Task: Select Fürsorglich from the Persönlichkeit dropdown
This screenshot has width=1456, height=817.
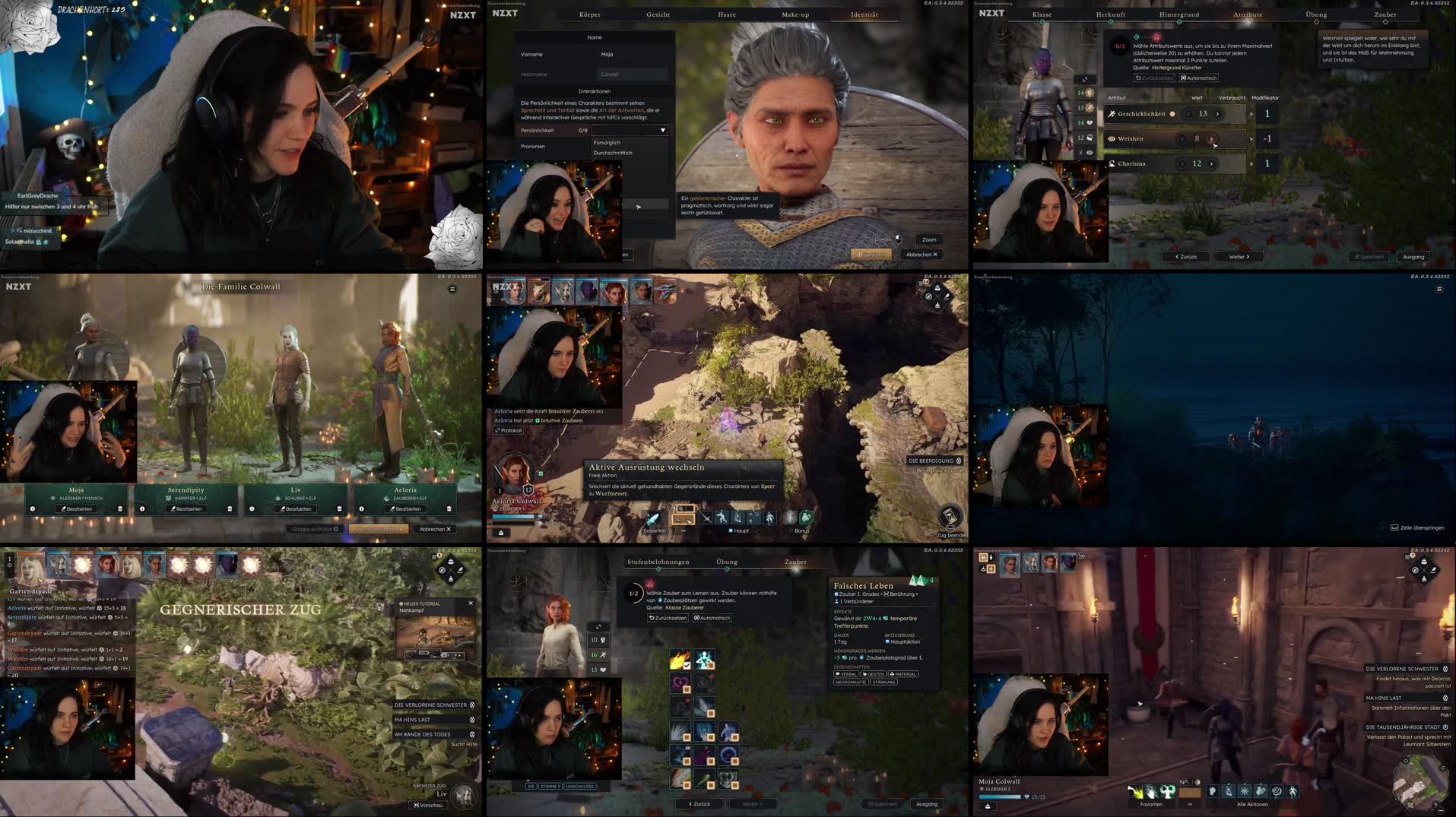Action: click(x=607, y=142)
